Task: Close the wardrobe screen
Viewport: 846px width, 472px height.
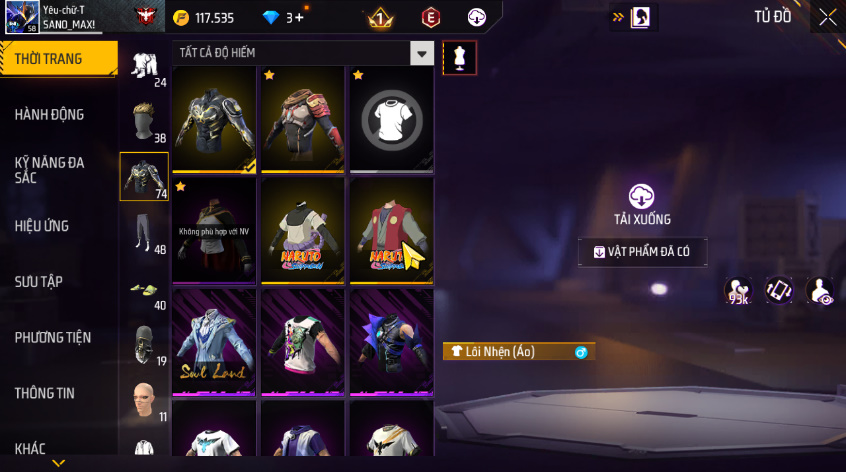Action: click(x=828, y=17)
